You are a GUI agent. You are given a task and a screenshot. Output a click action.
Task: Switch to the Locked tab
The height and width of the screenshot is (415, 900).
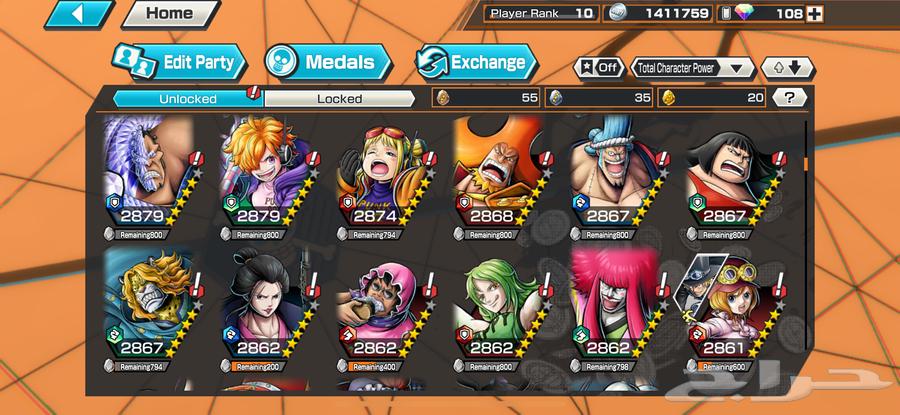click(x=339, y=98)
